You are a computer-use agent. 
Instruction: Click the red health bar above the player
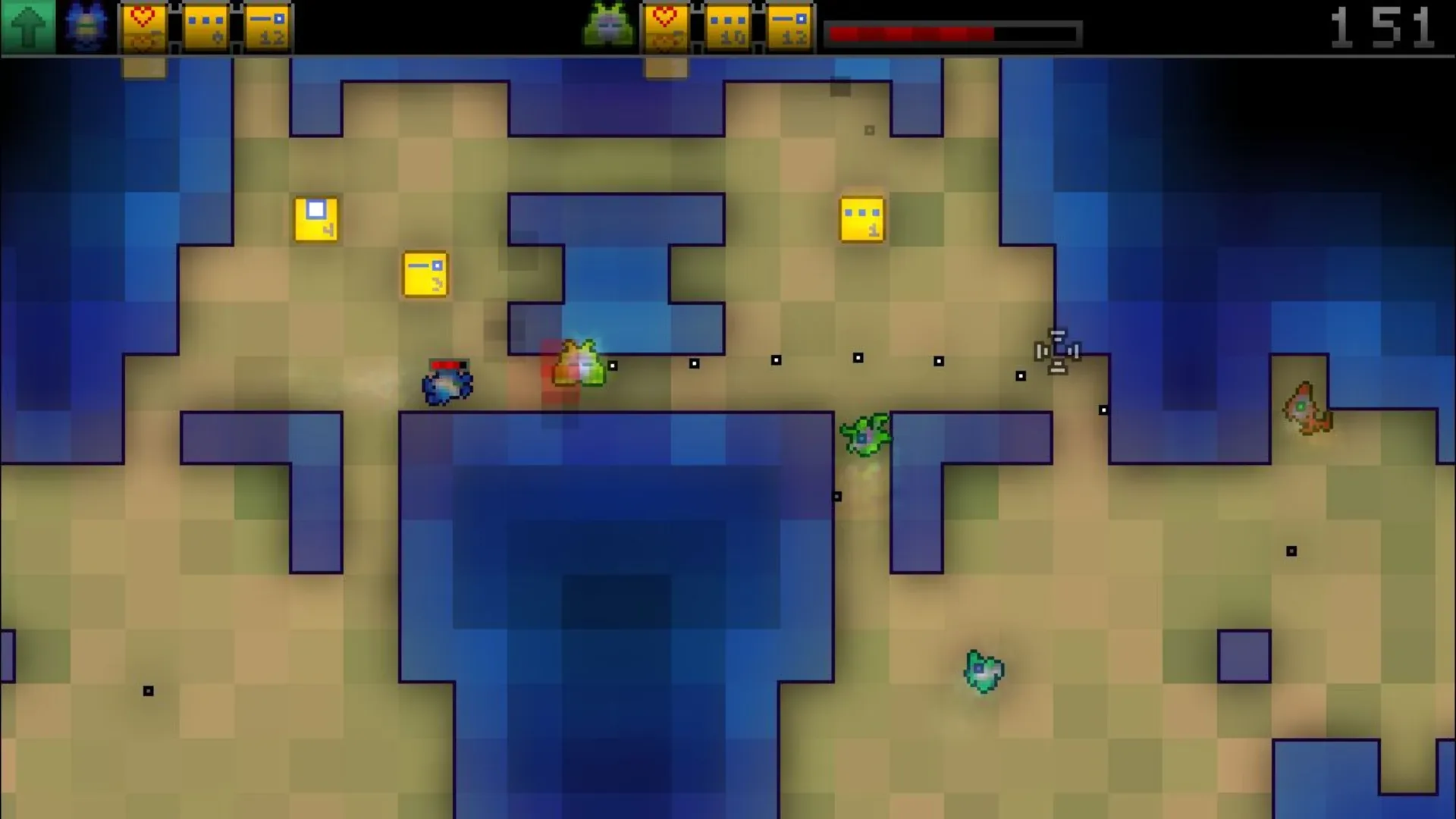tap(447, 364)
